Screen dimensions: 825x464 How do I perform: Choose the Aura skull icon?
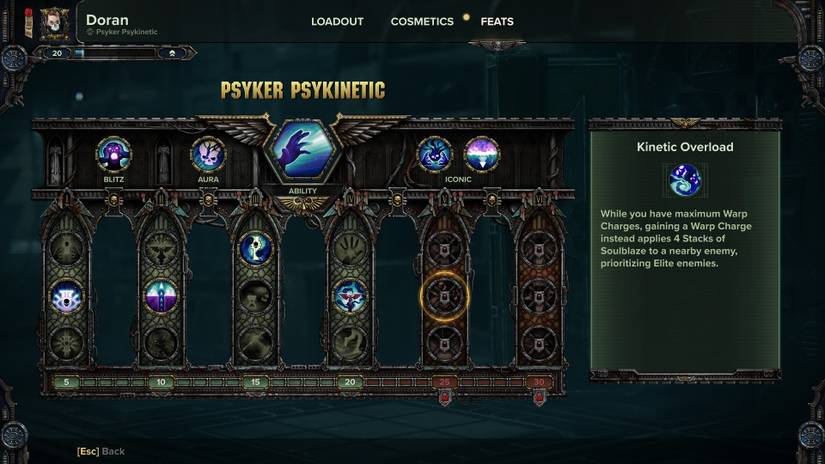(x=208, y=155)
